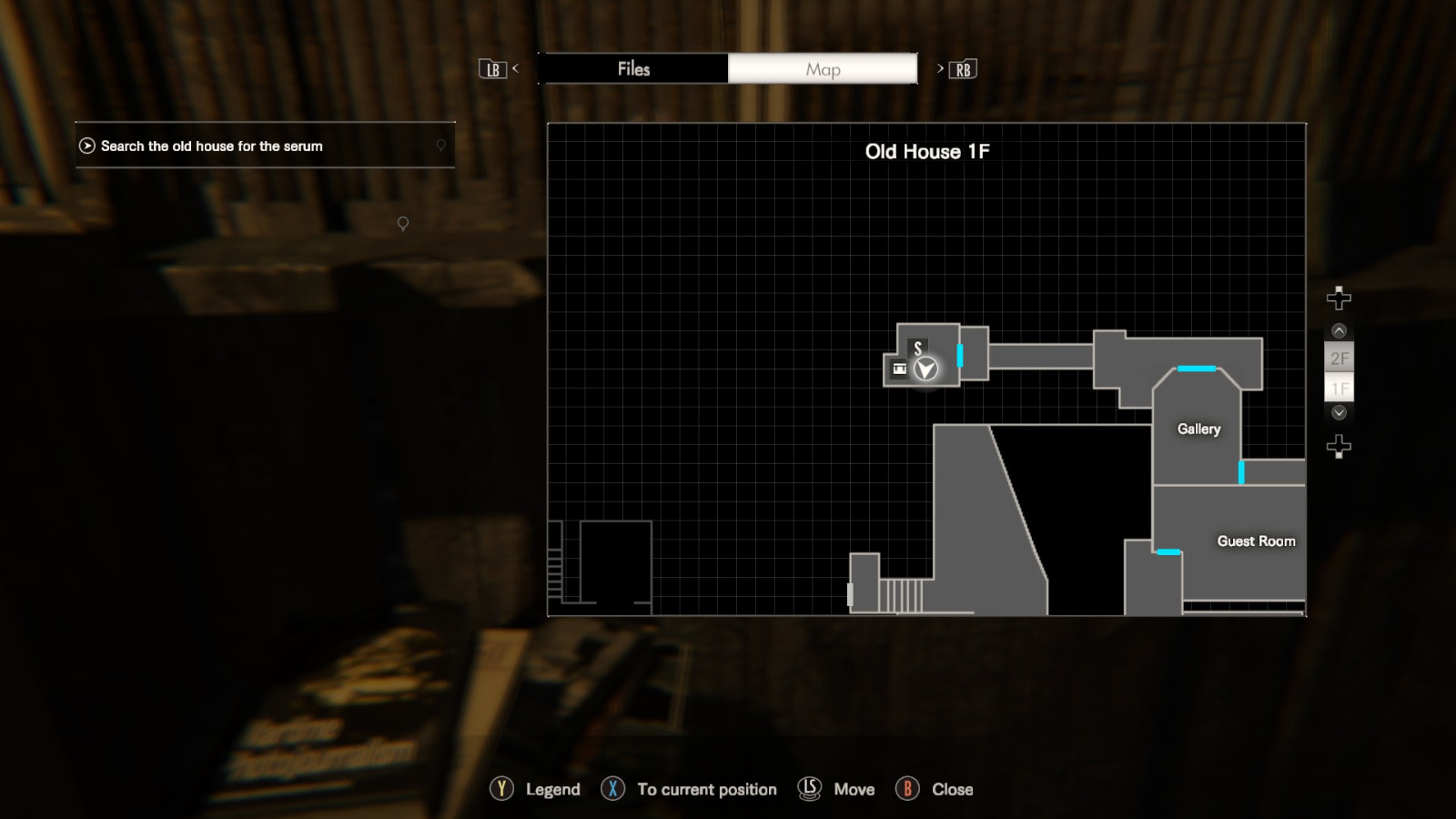1456x819 pixels.
Task: Click the upper D-pad cross icon
Action: coord(1338,298)
